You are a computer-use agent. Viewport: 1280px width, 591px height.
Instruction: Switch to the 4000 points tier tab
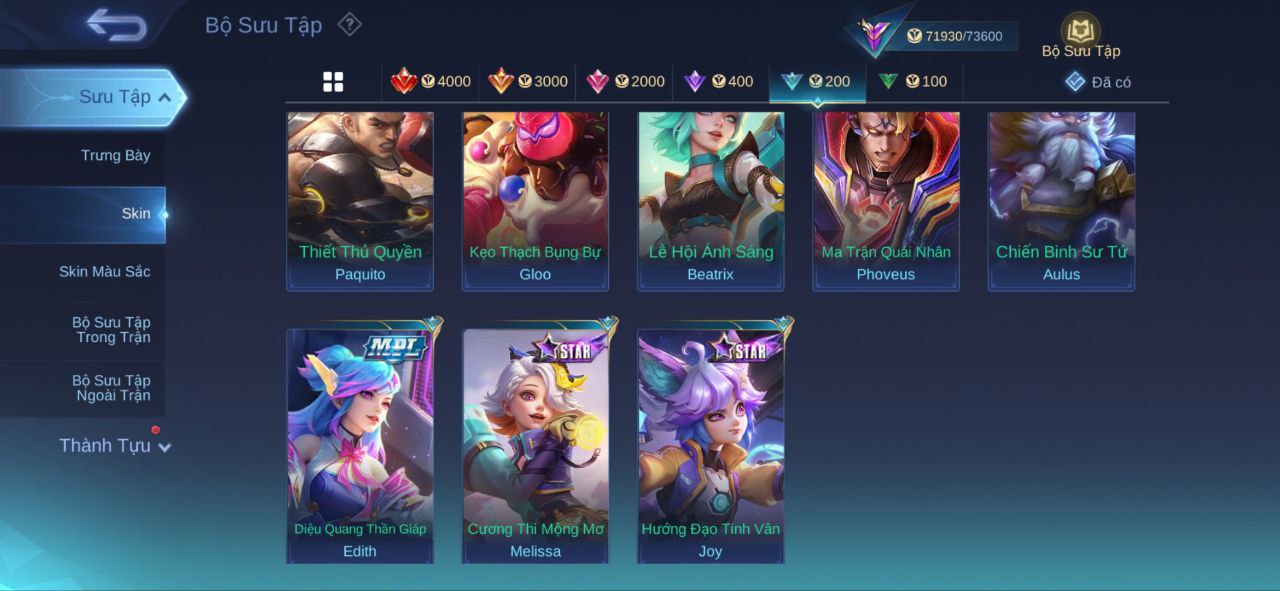[x=431, y=82]
